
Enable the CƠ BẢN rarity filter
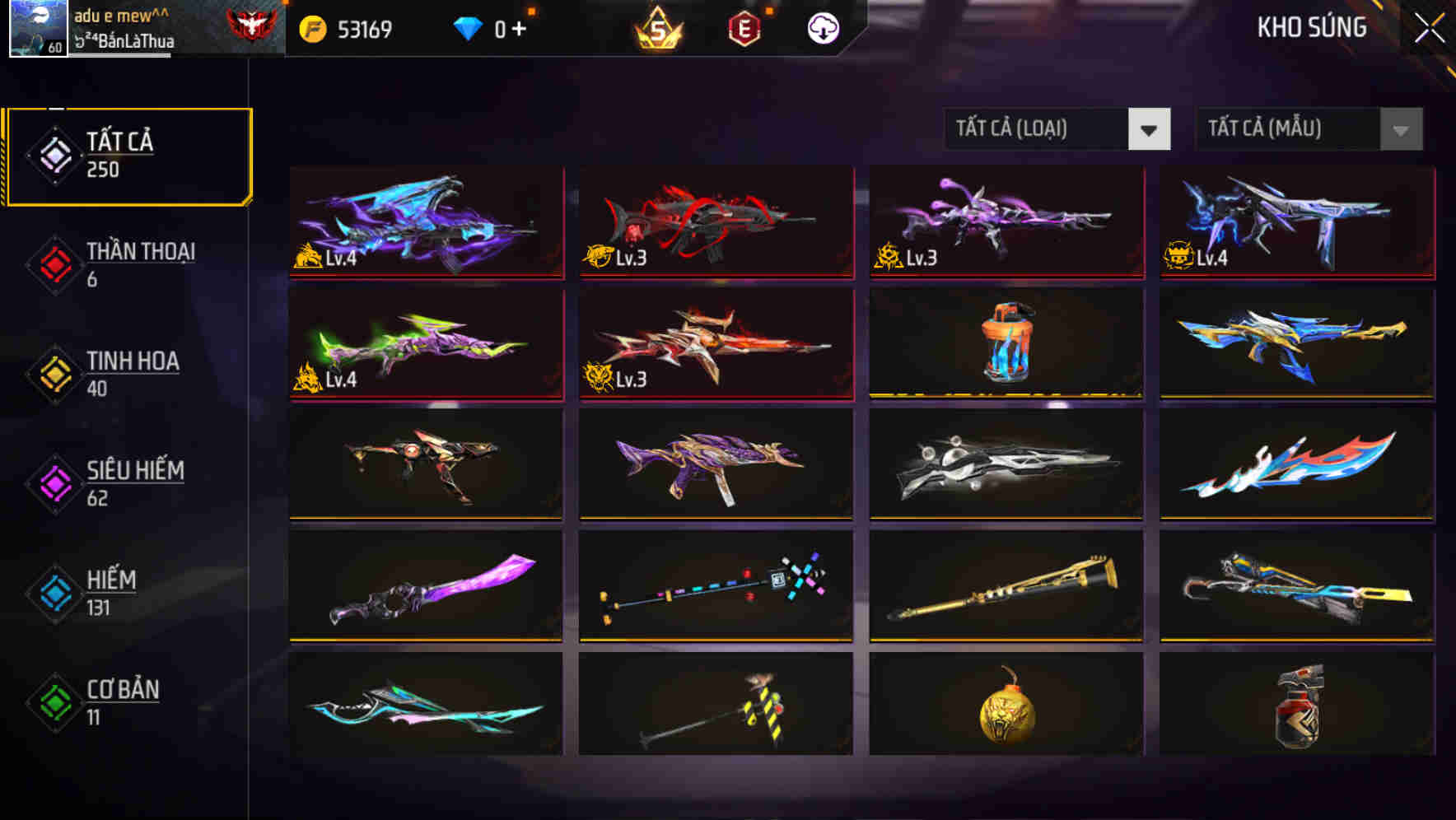[x=124, y=702]
